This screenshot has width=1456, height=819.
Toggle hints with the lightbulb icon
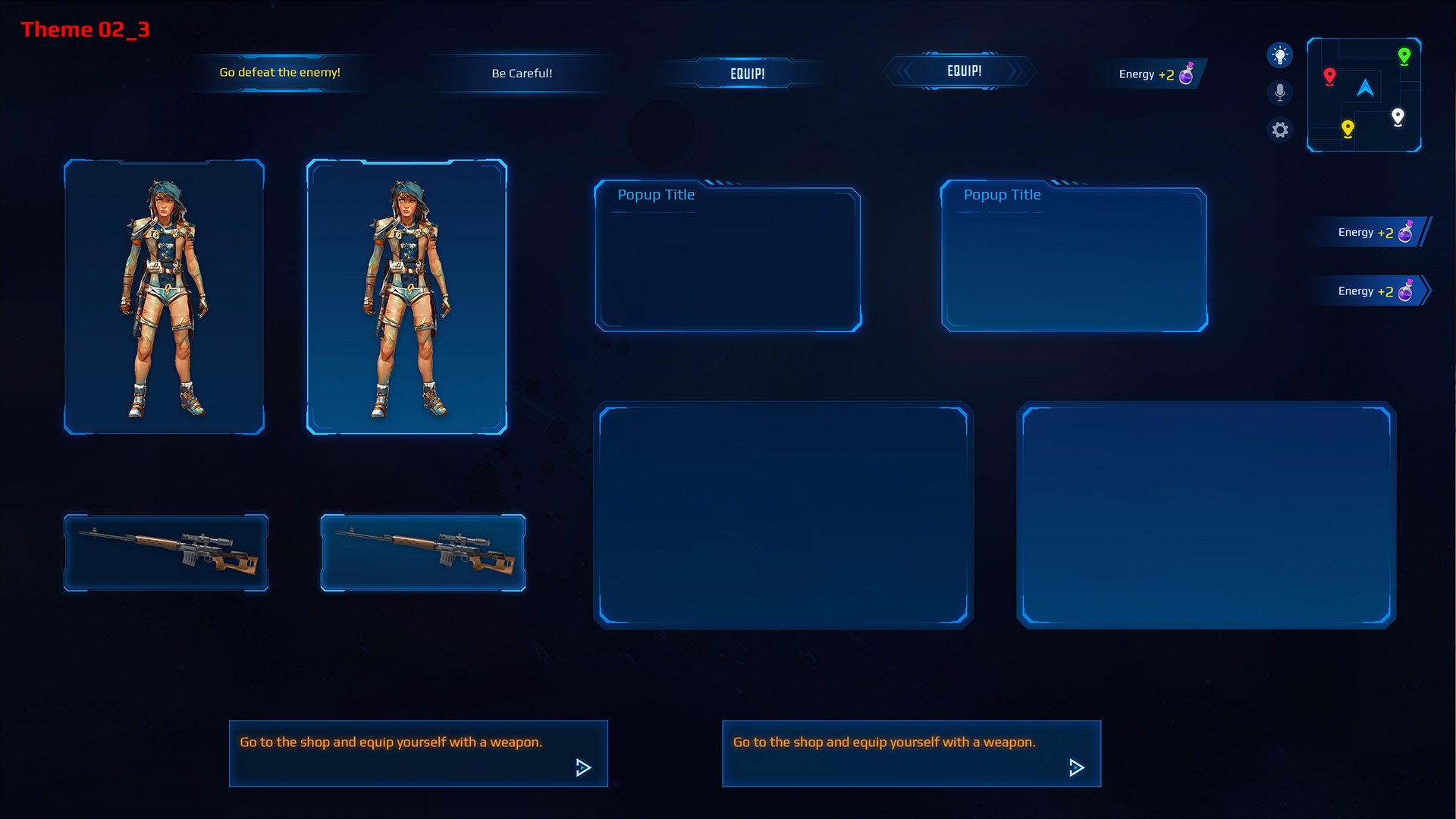tap(1280, 55)
